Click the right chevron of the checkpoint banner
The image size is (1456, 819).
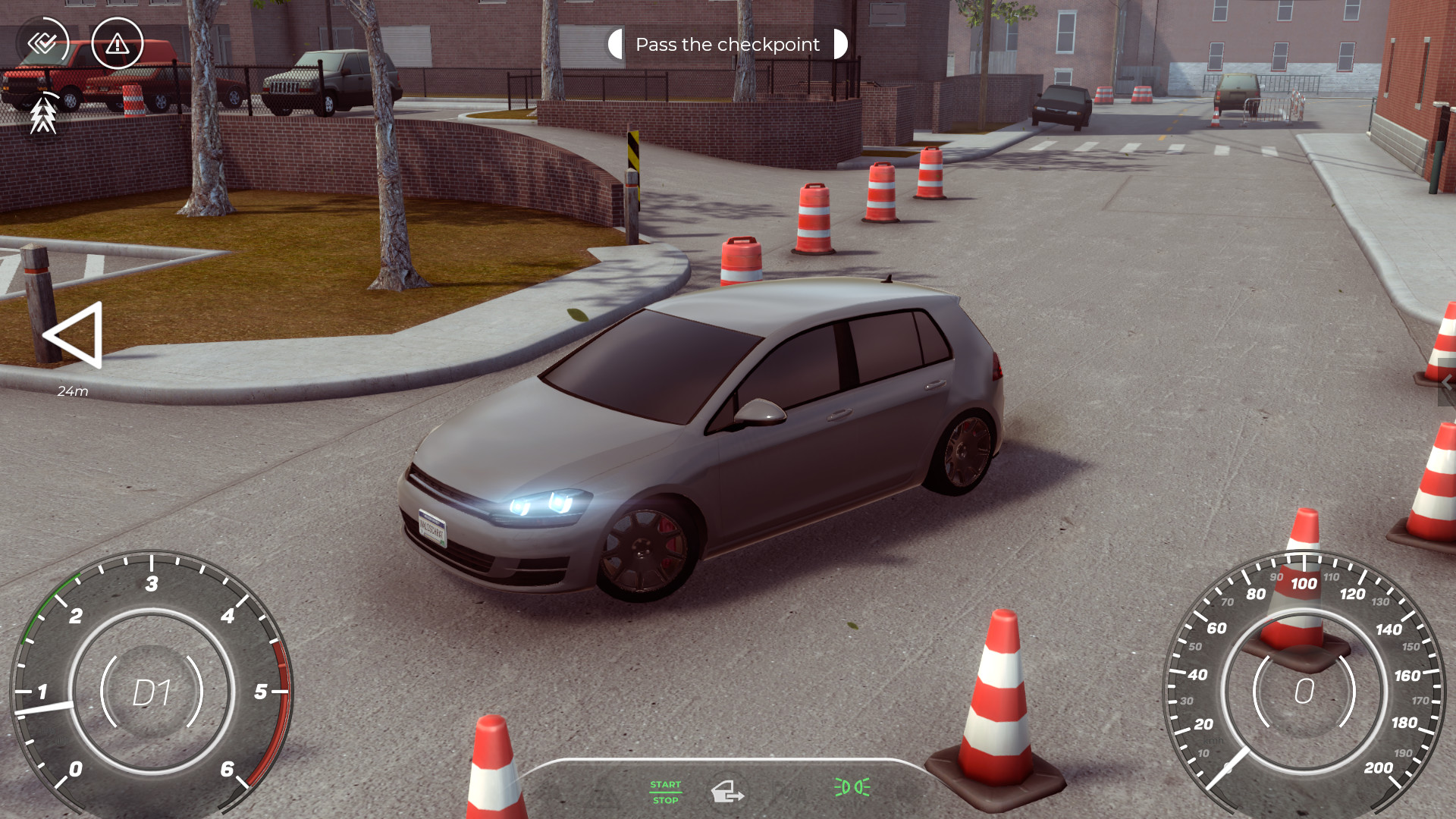point(839,44)
